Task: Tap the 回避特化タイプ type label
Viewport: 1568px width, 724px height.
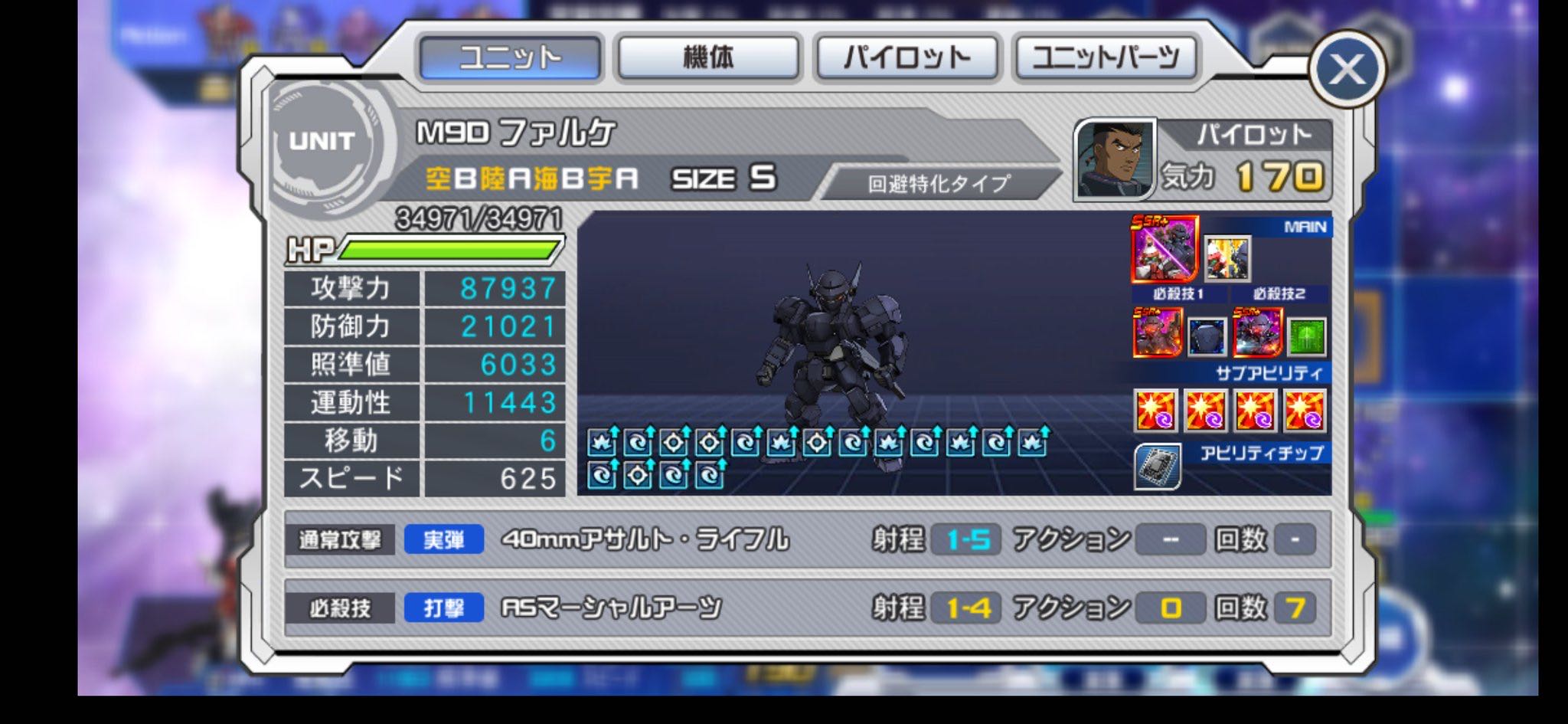Action: (x=939, y=184)
